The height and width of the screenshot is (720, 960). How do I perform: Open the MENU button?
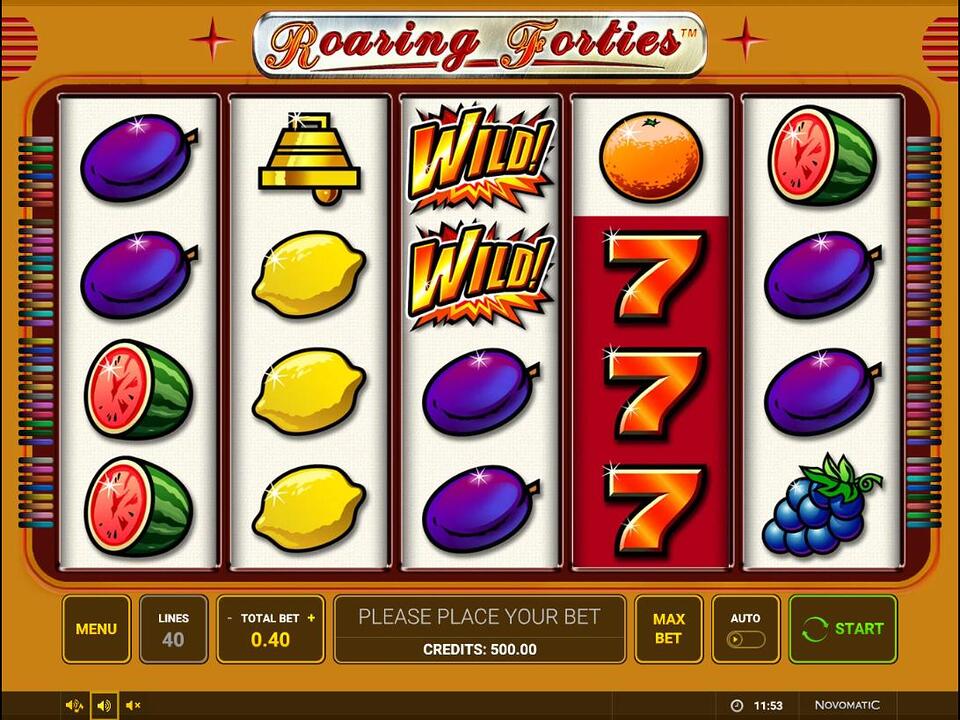(x=96, y=629)
